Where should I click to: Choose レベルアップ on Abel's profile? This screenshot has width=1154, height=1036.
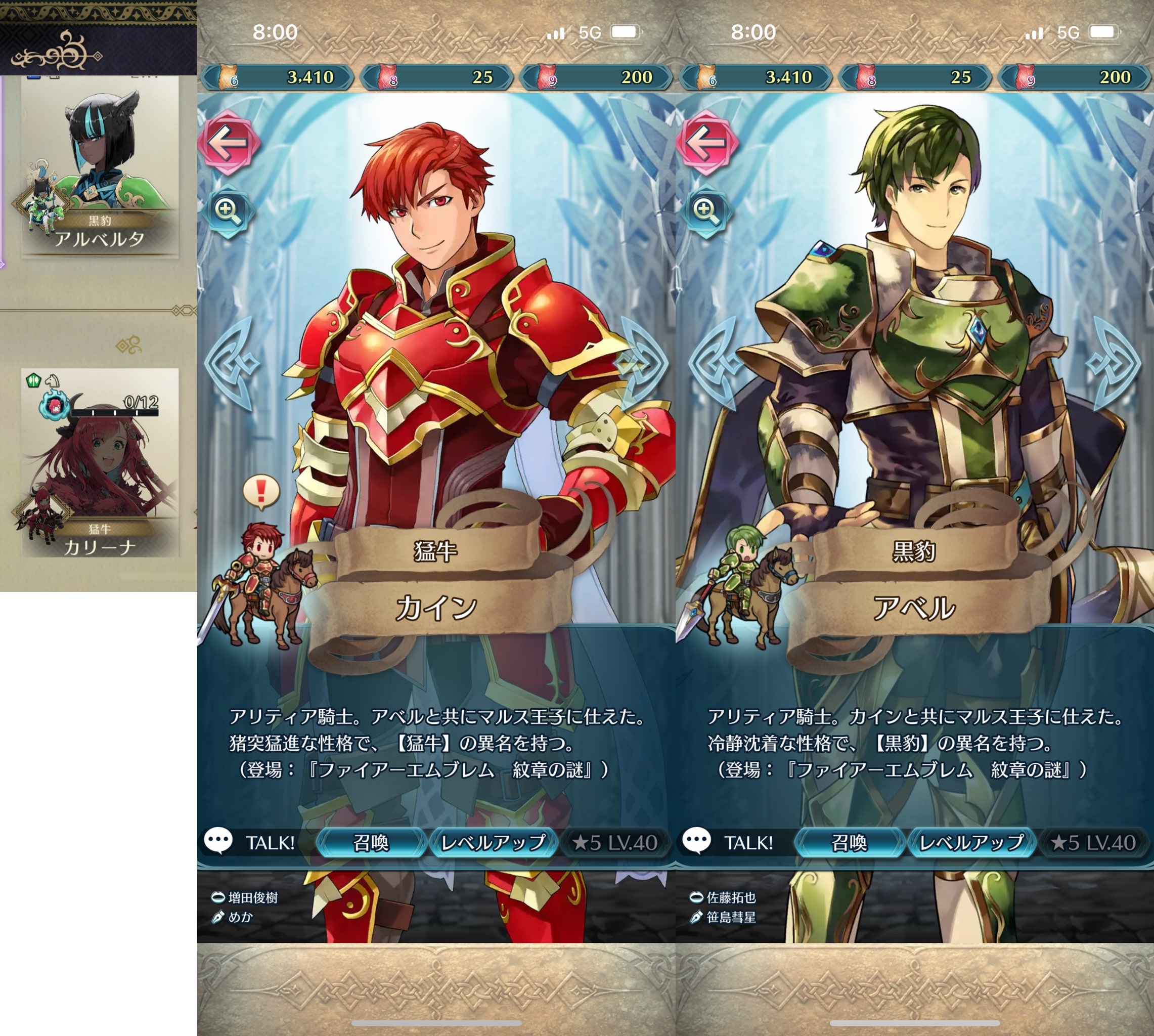point(972,842)
